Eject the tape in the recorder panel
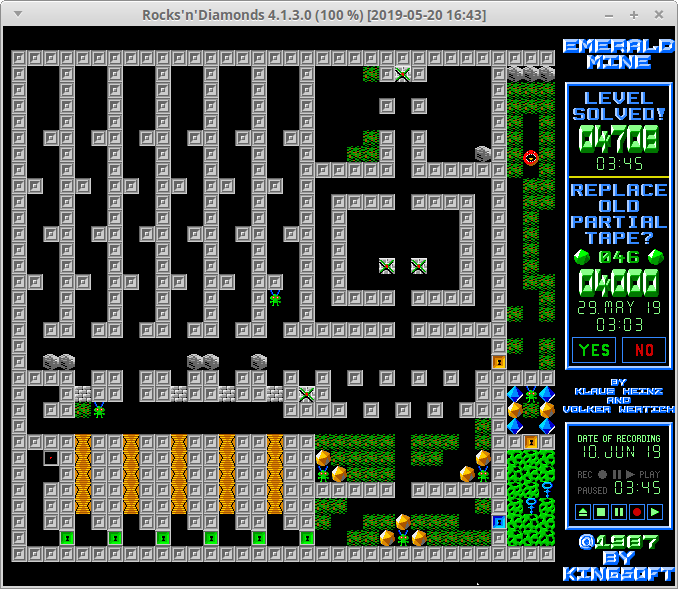 tap(583, 512)
